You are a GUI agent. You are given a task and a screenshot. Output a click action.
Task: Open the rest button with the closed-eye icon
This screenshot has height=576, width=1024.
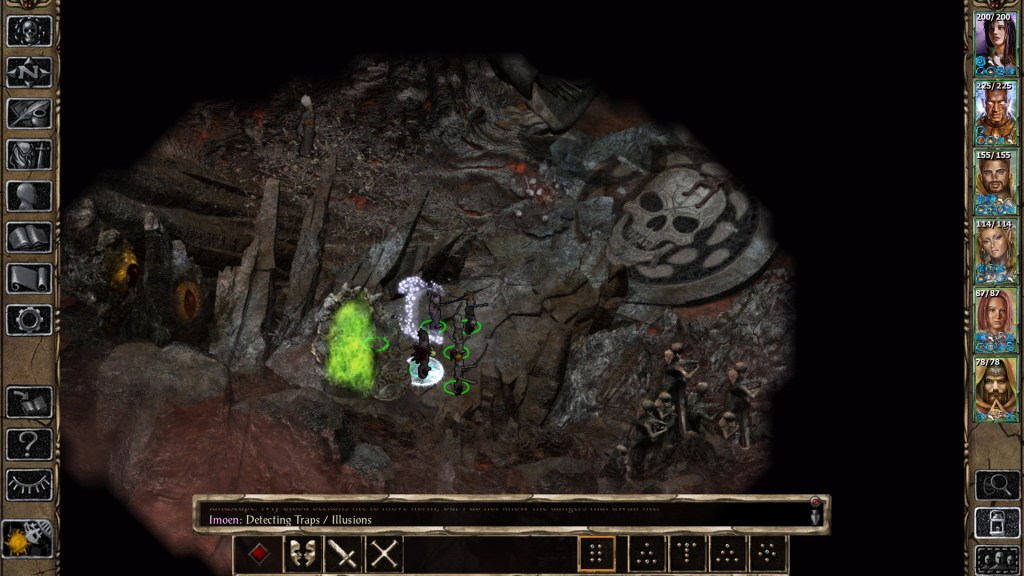pyautogui.click(x=29, y=484)
